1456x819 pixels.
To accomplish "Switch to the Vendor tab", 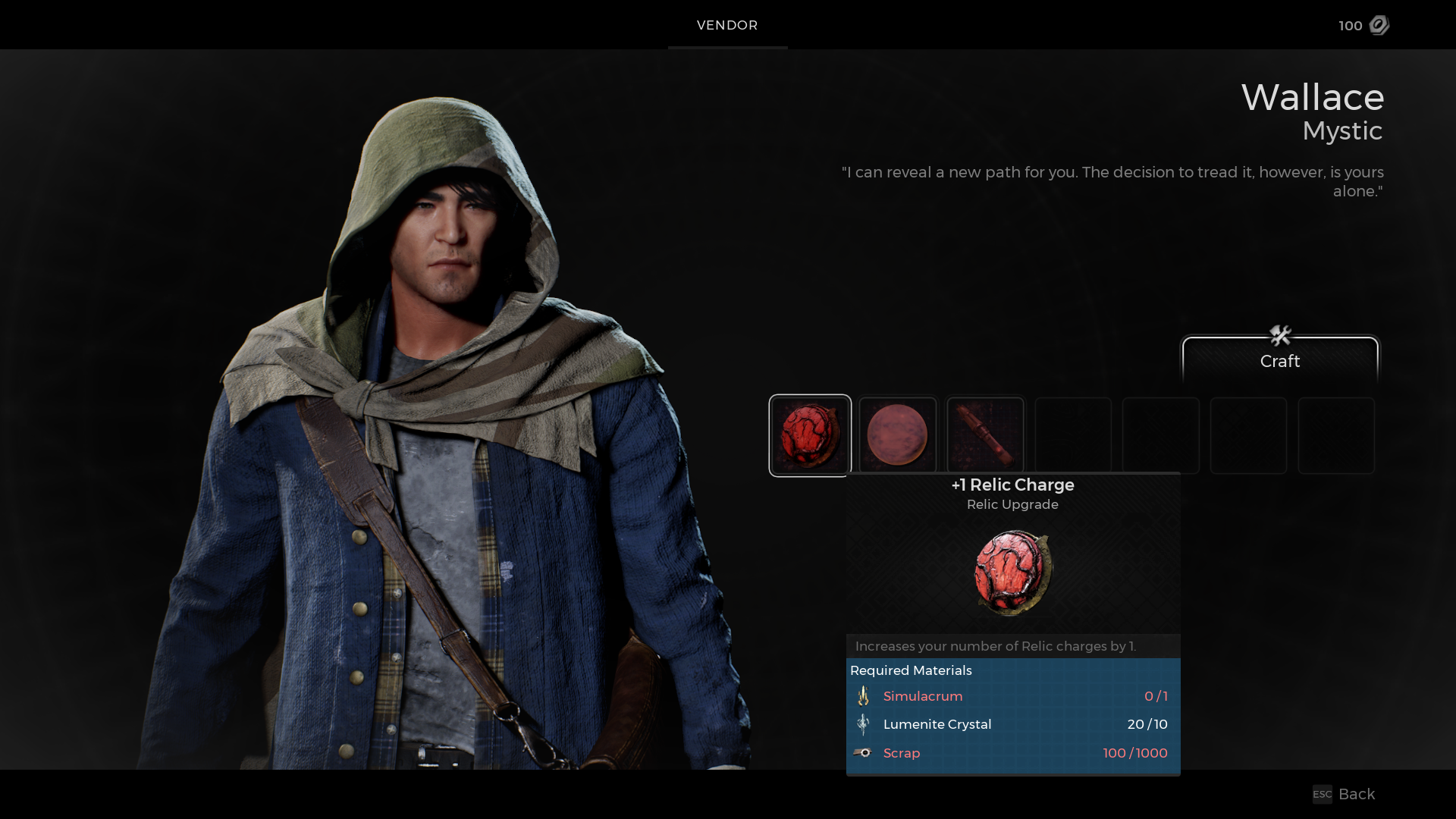I will pyautogui.click(x=727, y=25).
